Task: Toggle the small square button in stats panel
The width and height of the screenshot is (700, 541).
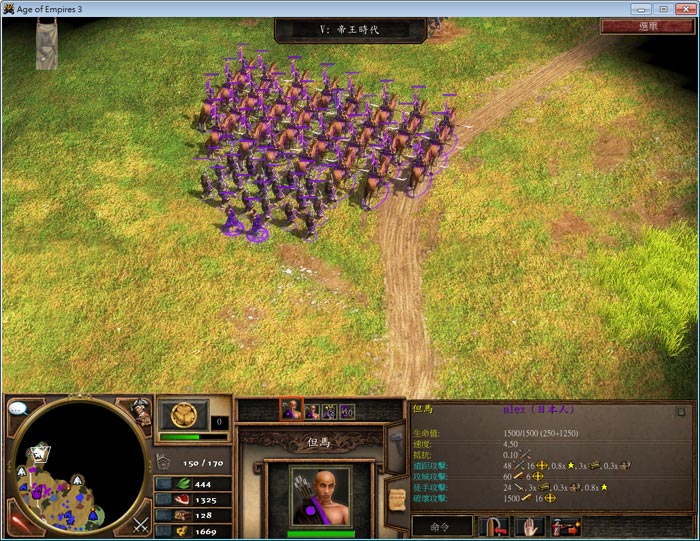Action: [681, 411]
